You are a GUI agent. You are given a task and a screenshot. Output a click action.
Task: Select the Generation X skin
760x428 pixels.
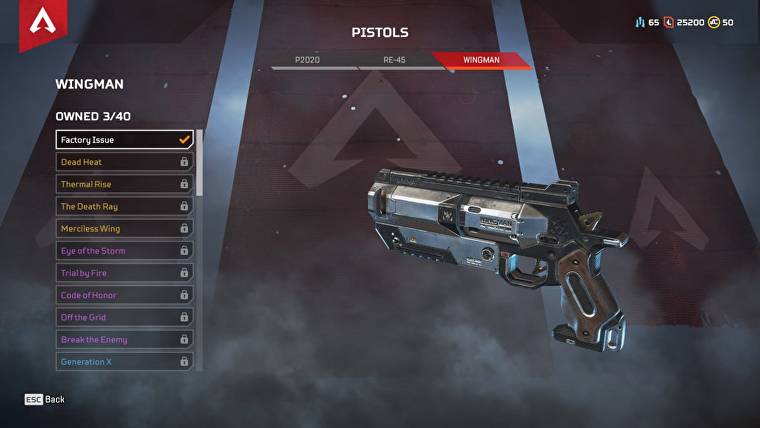124,361
